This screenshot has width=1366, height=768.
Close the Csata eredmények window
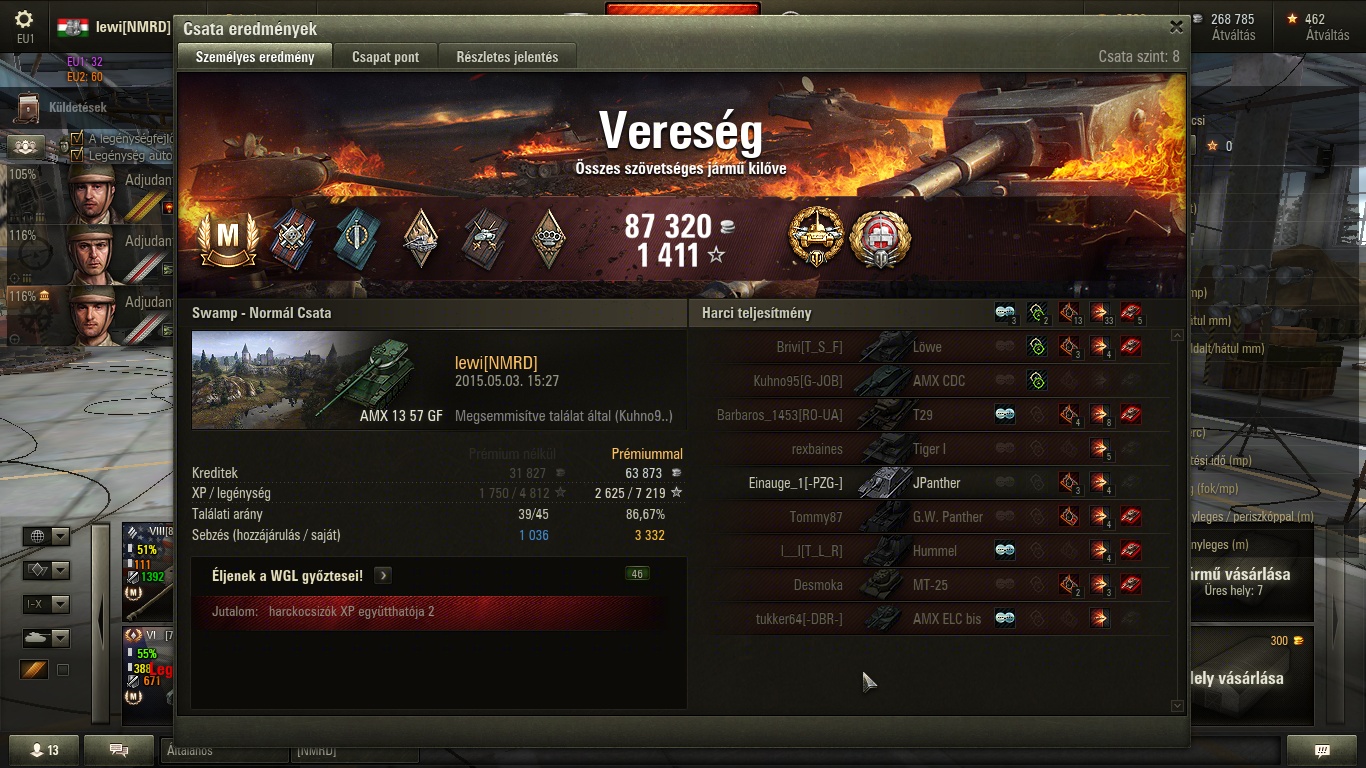click(1176, 28)
